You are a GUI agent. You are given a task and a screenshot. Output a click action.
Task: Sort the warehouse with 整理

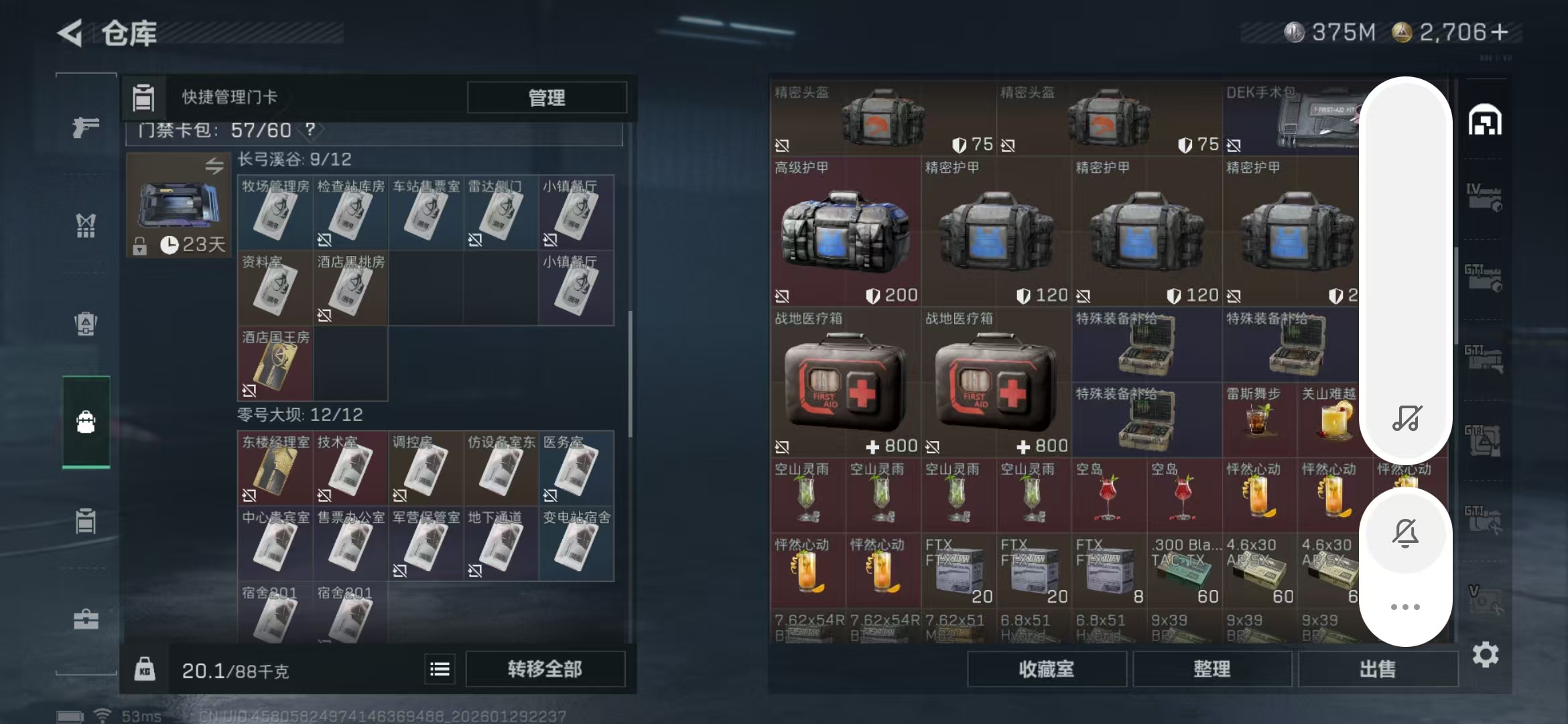pyautogui.click(x=1212, y=669)
